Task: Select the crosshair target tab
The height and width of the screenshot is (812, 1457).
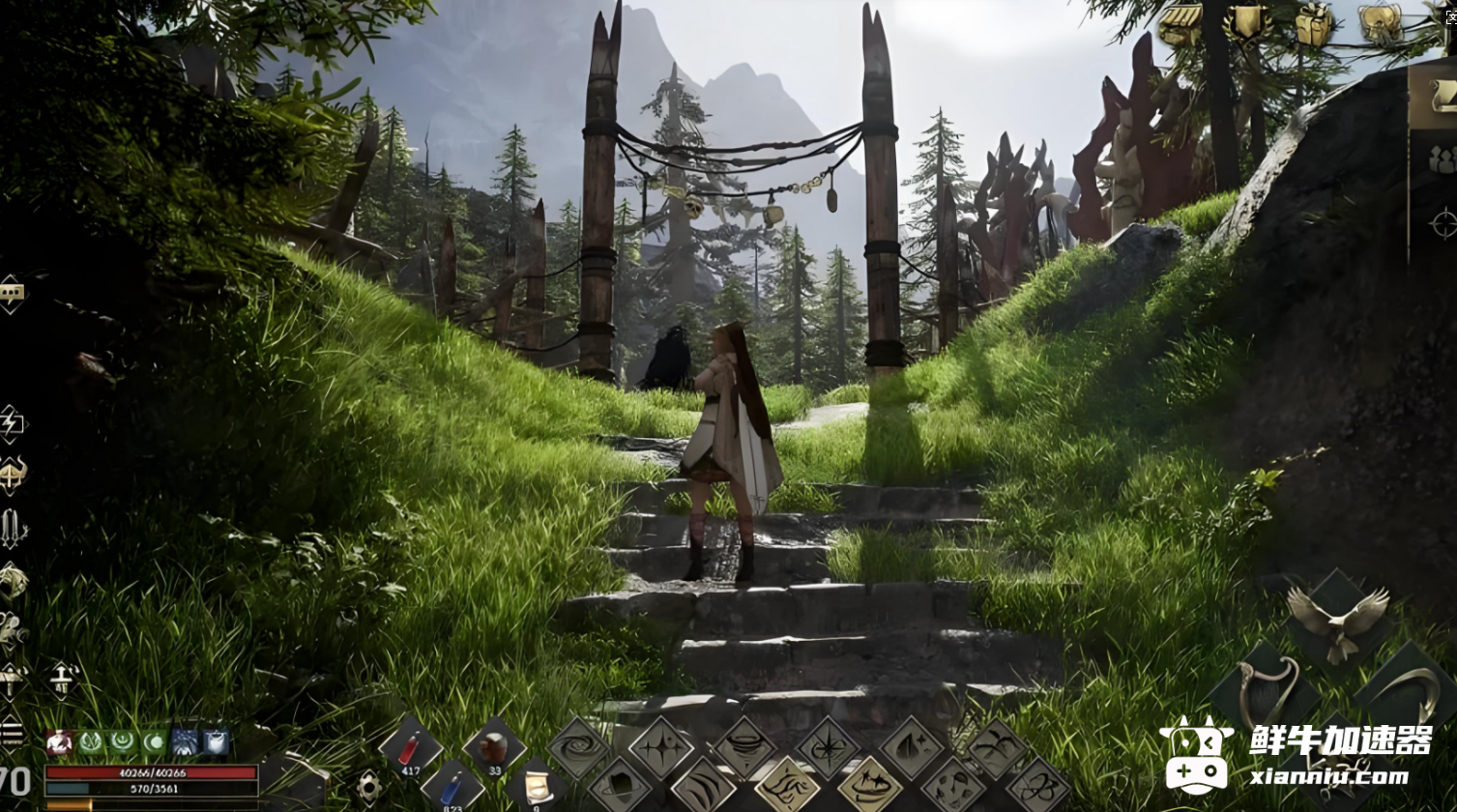Action: (1442, 223)
